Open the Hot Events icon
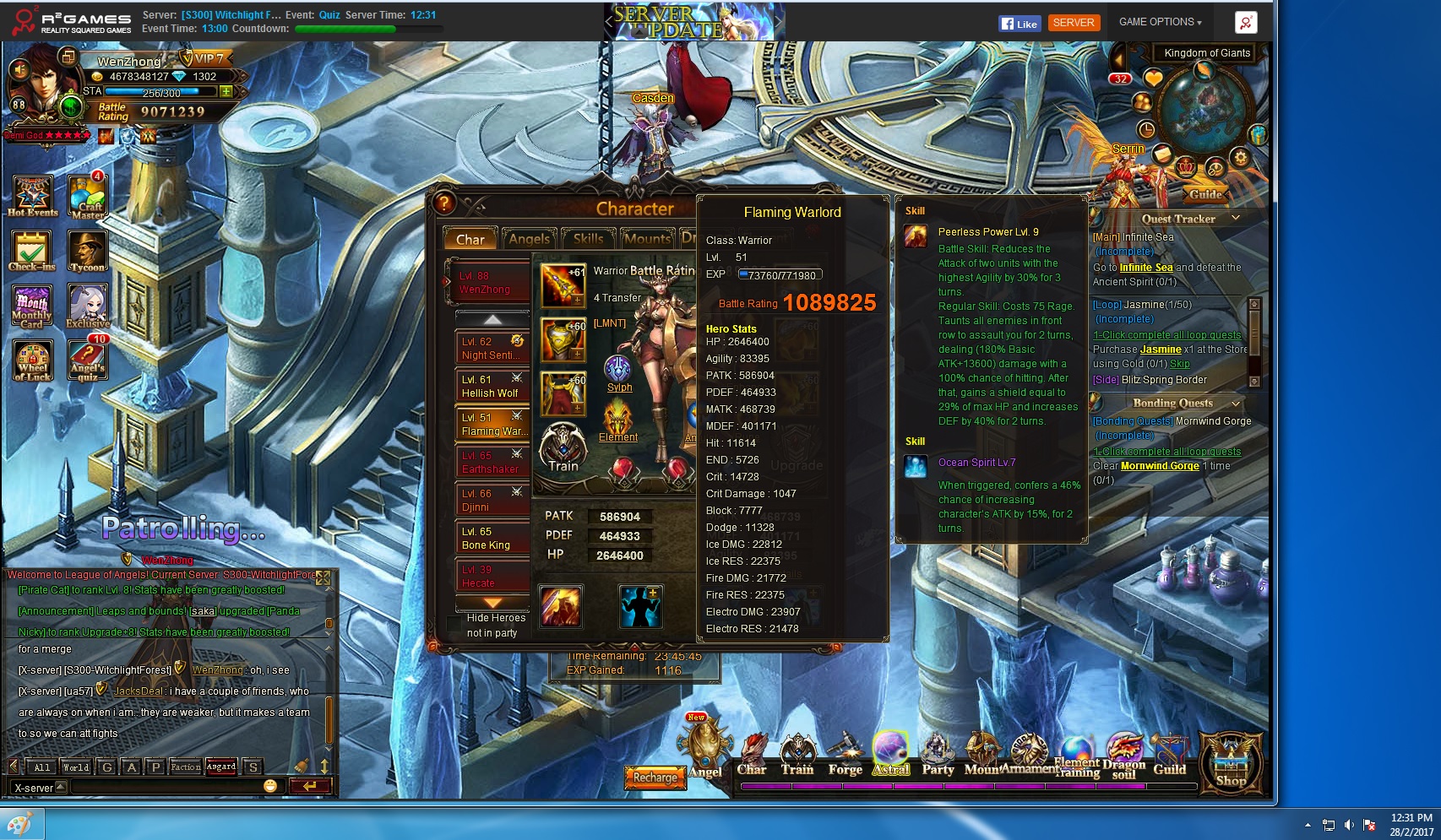This screenshot has width=1441, height=840. 33,197
